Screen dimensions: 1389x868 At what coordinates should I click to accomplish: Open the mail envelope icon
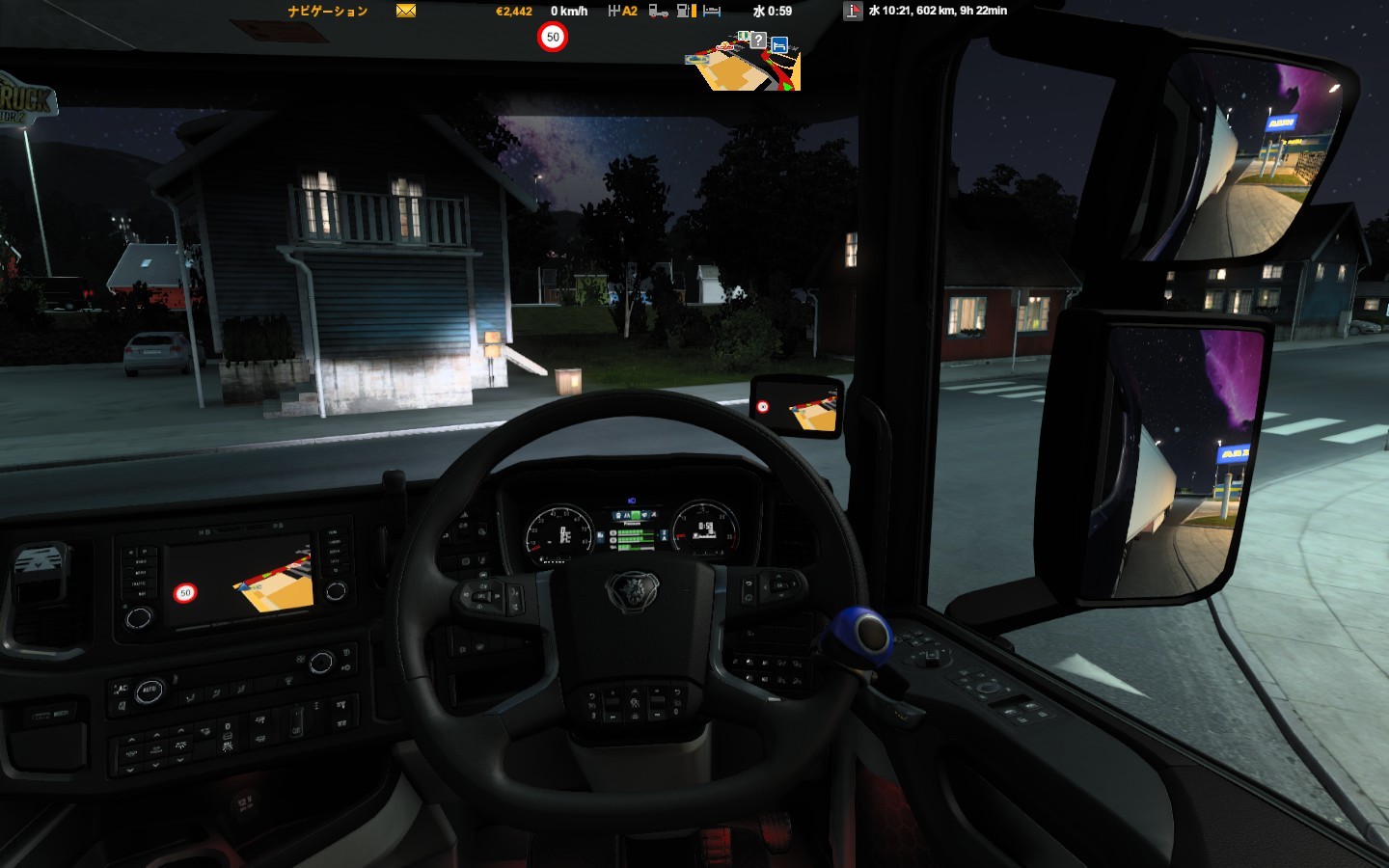(x=406, y=11)
